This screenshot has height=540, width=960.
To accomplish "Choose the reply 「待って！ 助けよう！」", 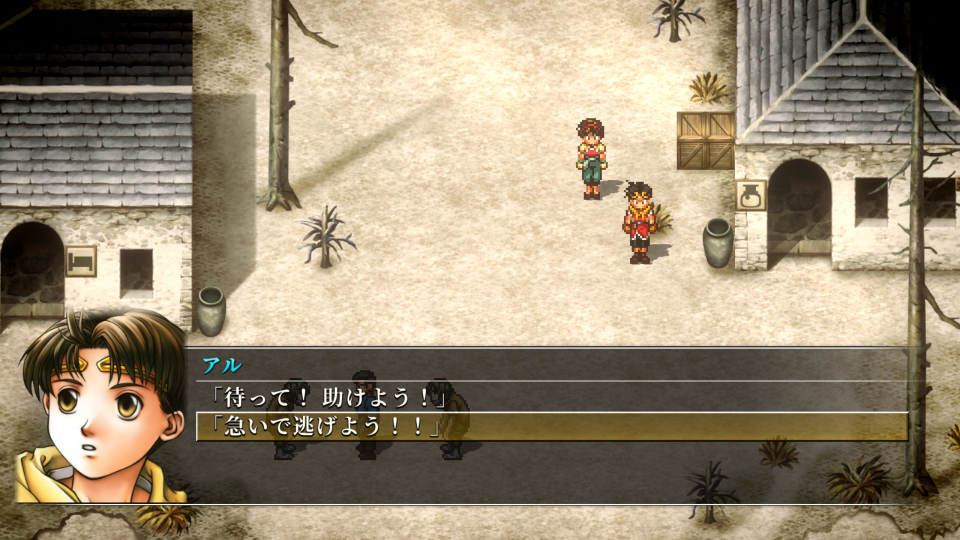I will tap(320, 398).
